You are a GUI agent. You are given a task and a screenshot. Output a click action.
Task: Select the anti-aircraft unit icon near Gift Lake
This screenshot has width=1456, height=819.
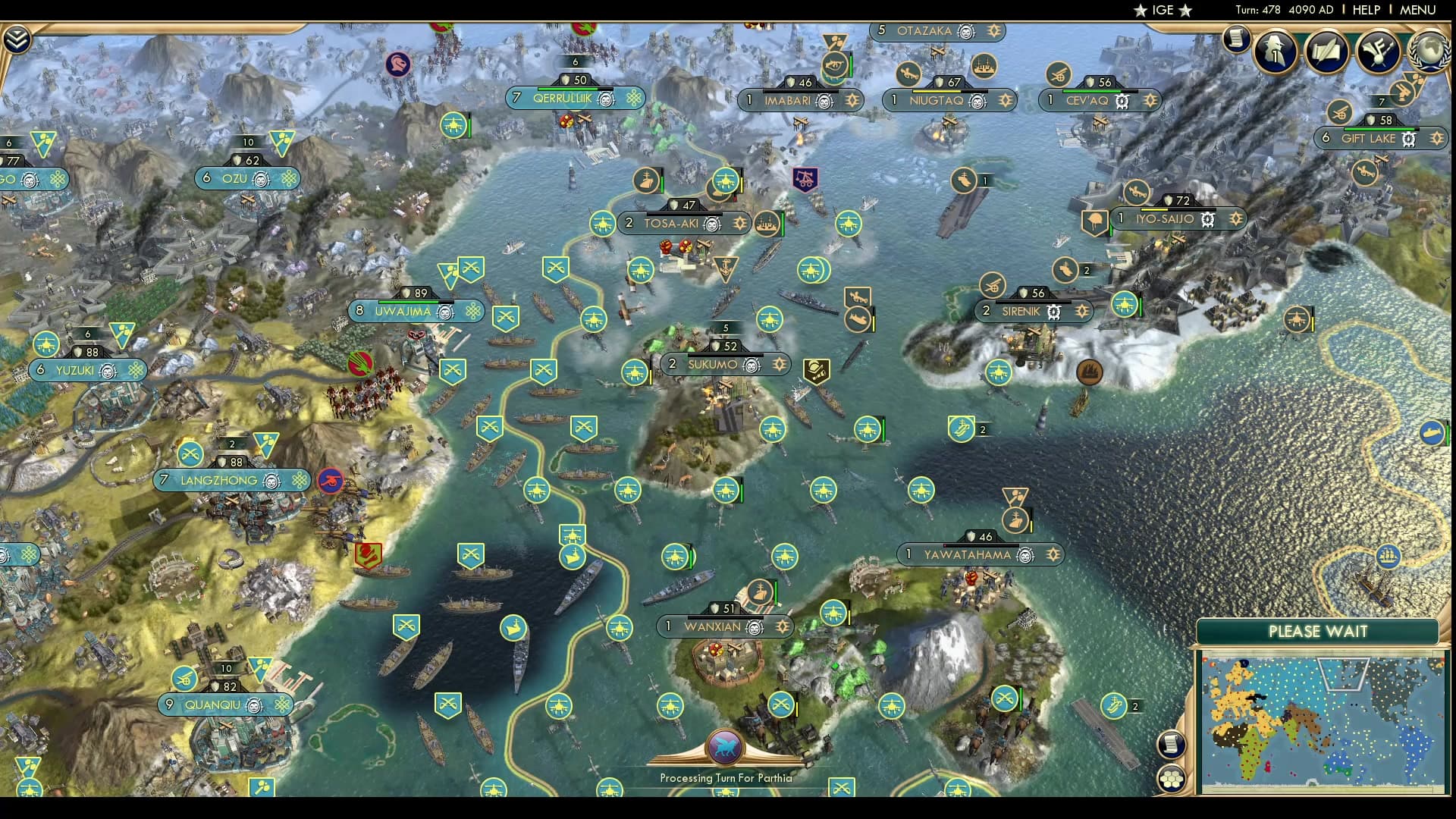1340,114
